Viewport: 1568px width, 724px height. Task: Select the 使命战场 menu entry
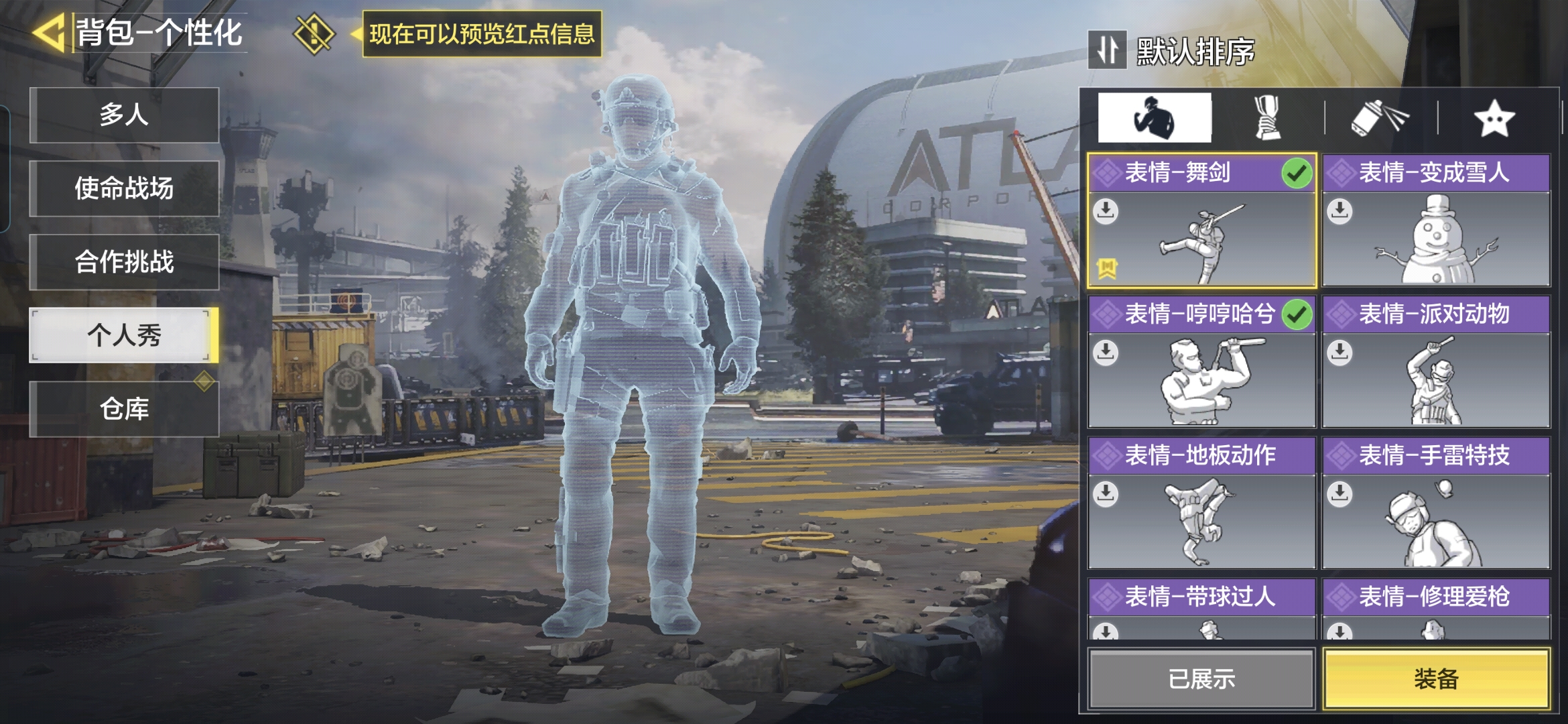coord(125,188)
